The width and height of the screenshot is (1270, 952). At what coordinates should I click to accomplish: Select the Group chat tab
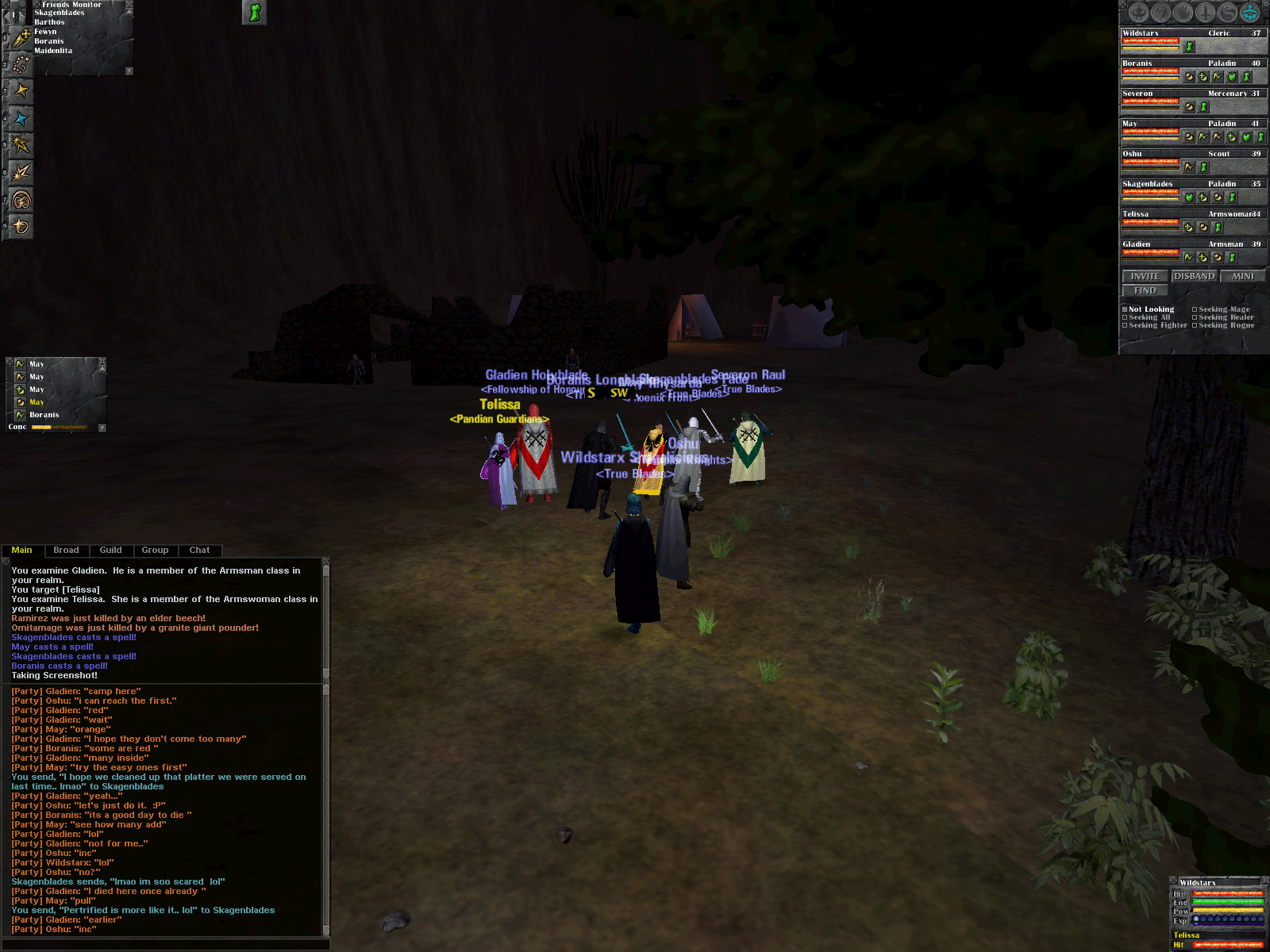pyautogui.click(x=155, y=550)
